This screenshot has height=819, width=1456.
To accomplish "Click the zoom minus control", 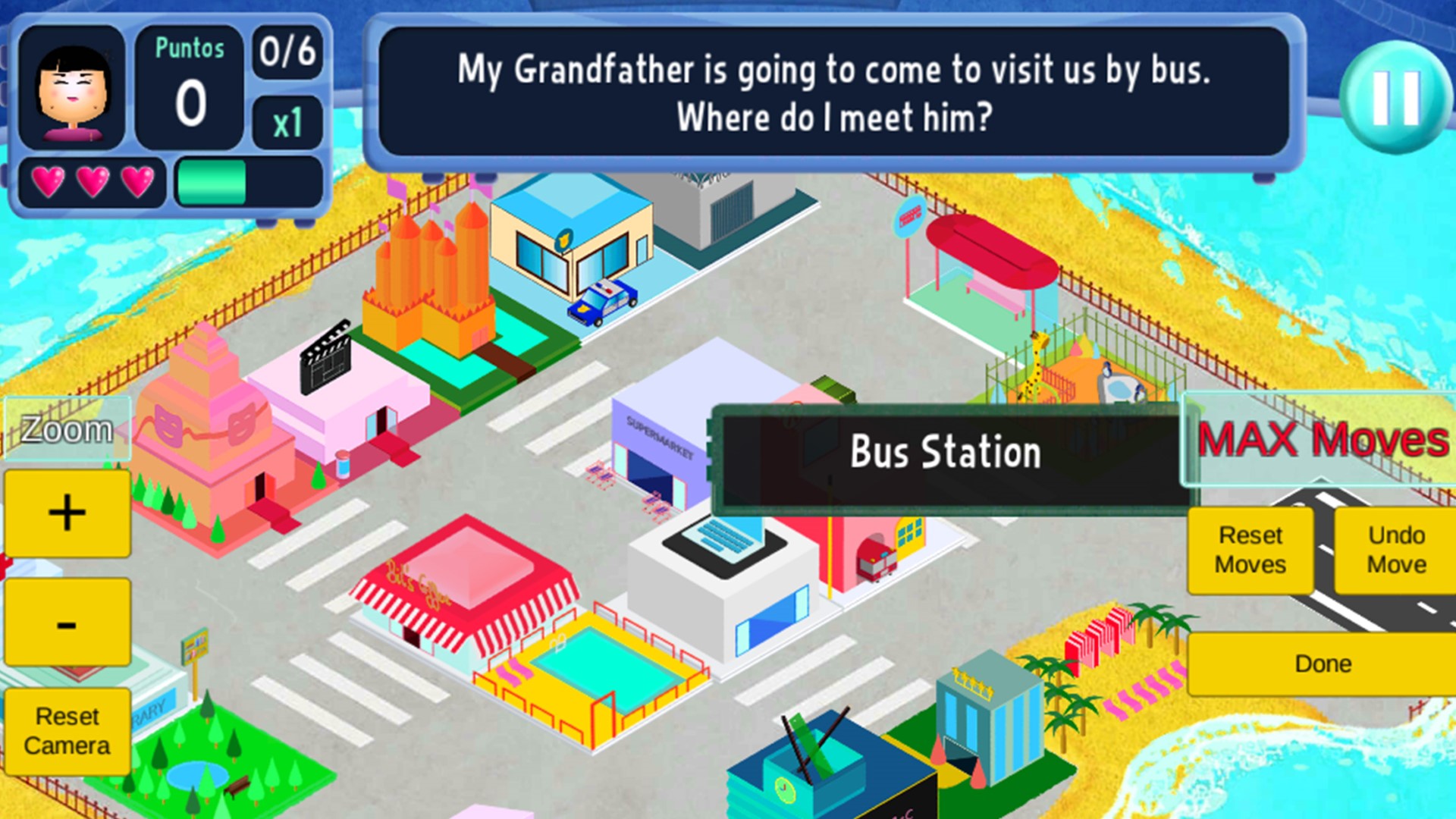I will [x=67, y=622].
